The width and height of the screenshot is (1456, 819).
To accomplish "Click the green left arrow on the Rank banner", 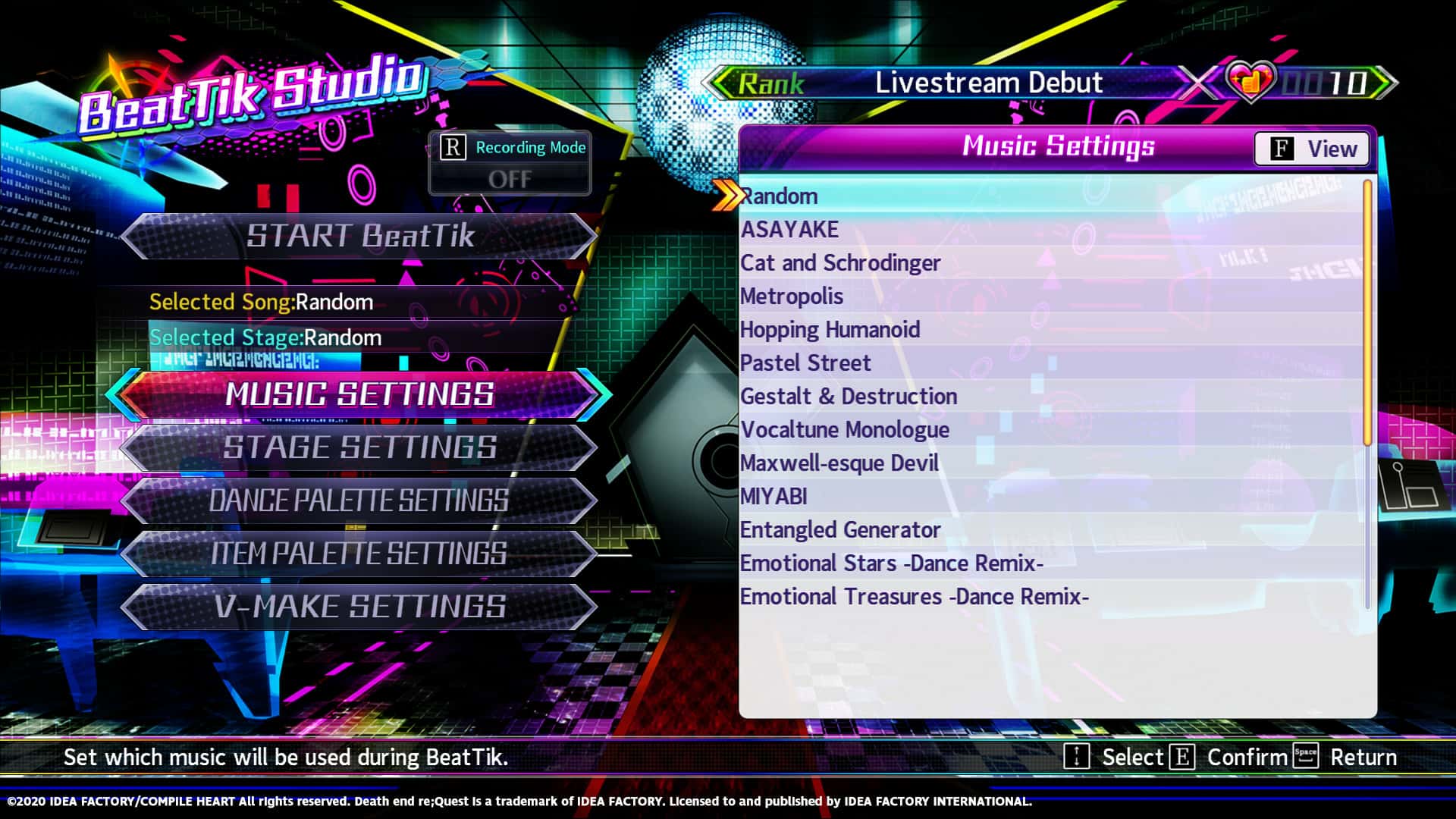I will point(720,82).
